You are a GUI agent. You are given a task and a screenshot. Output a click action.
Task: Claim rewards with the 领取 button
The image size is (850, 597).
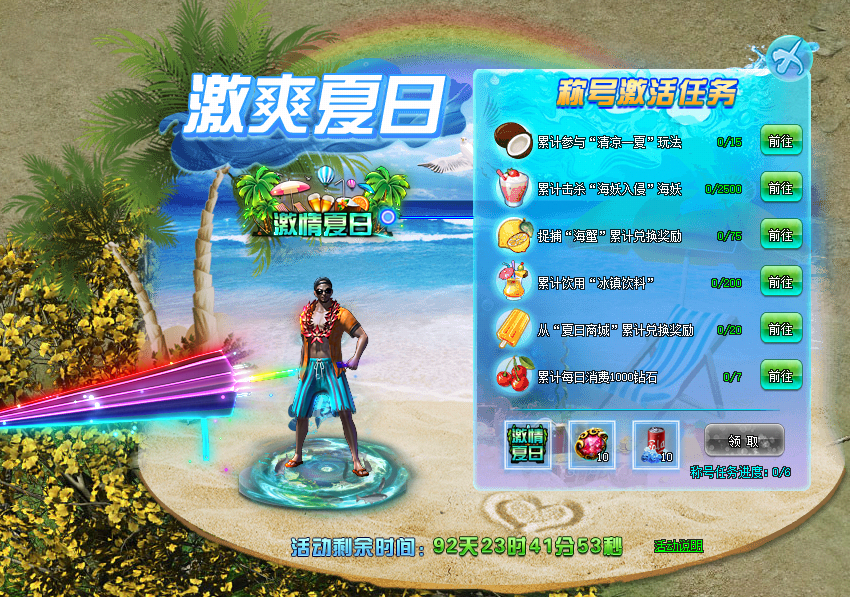[x=744, y=440]
